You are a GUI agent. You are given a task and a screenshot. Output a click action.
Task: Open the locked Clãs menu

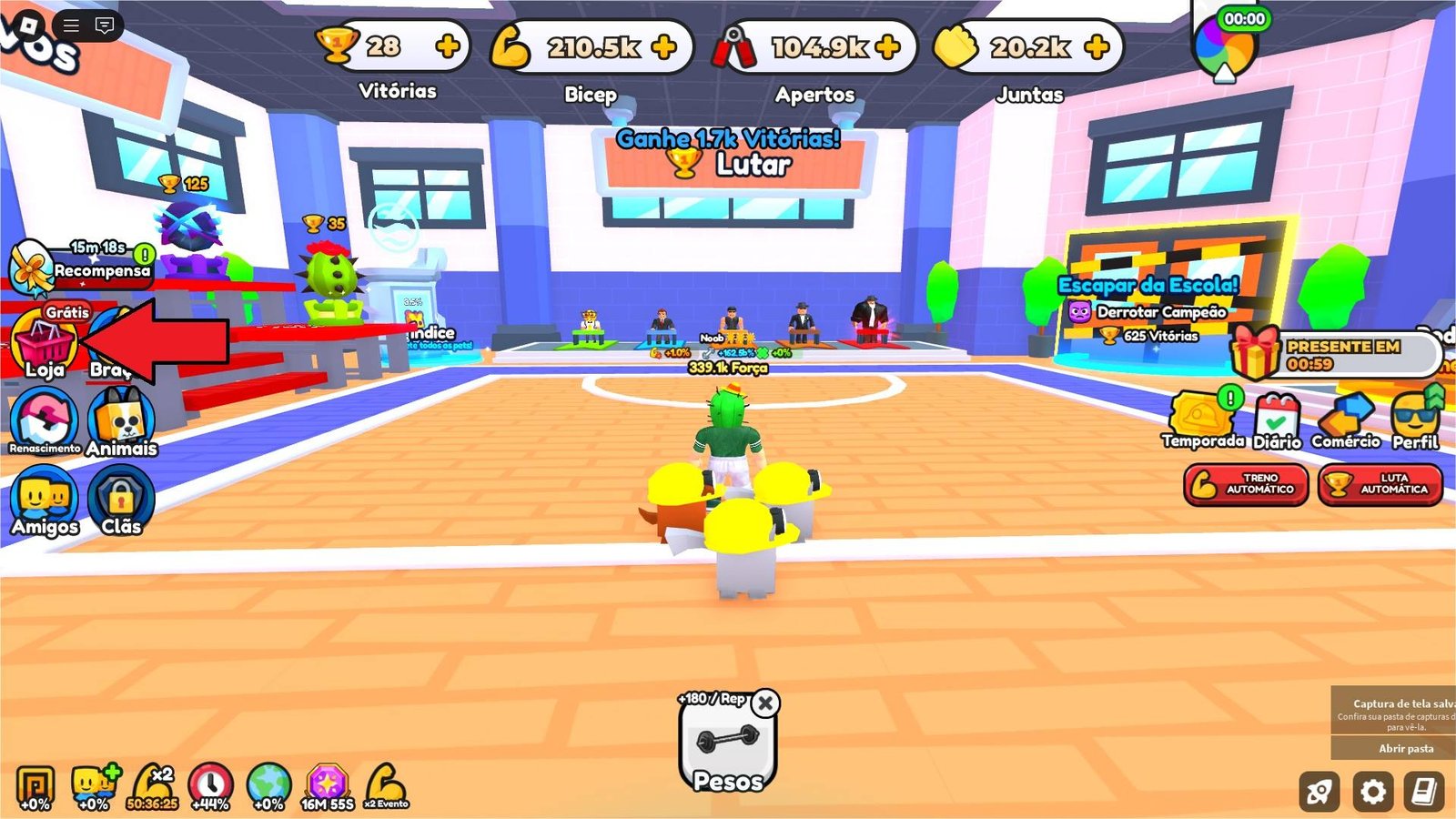tap(121, 499)
